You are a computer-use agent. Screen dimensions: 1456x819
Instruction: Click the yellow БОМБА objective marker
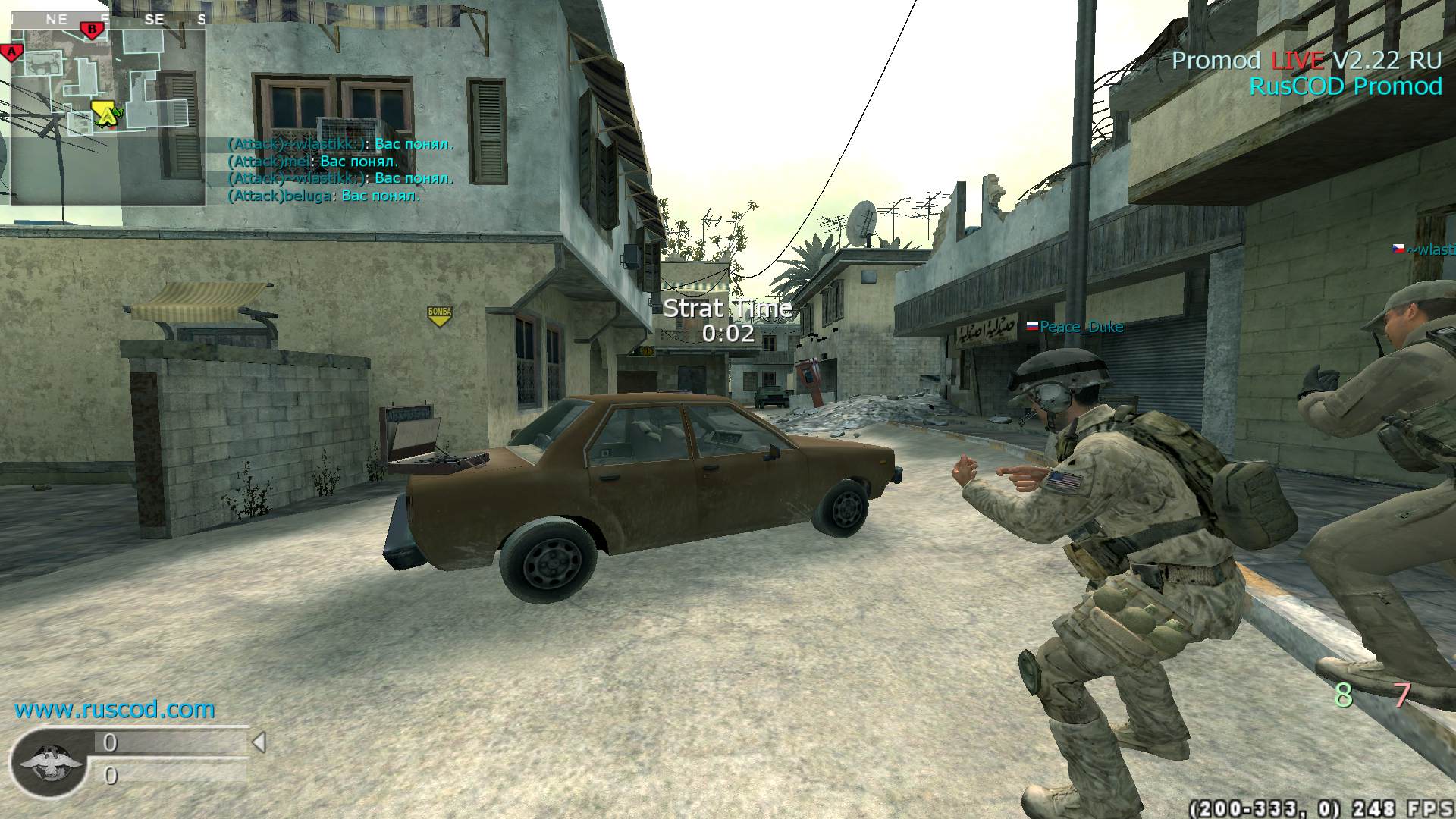(x=440, y=315)
